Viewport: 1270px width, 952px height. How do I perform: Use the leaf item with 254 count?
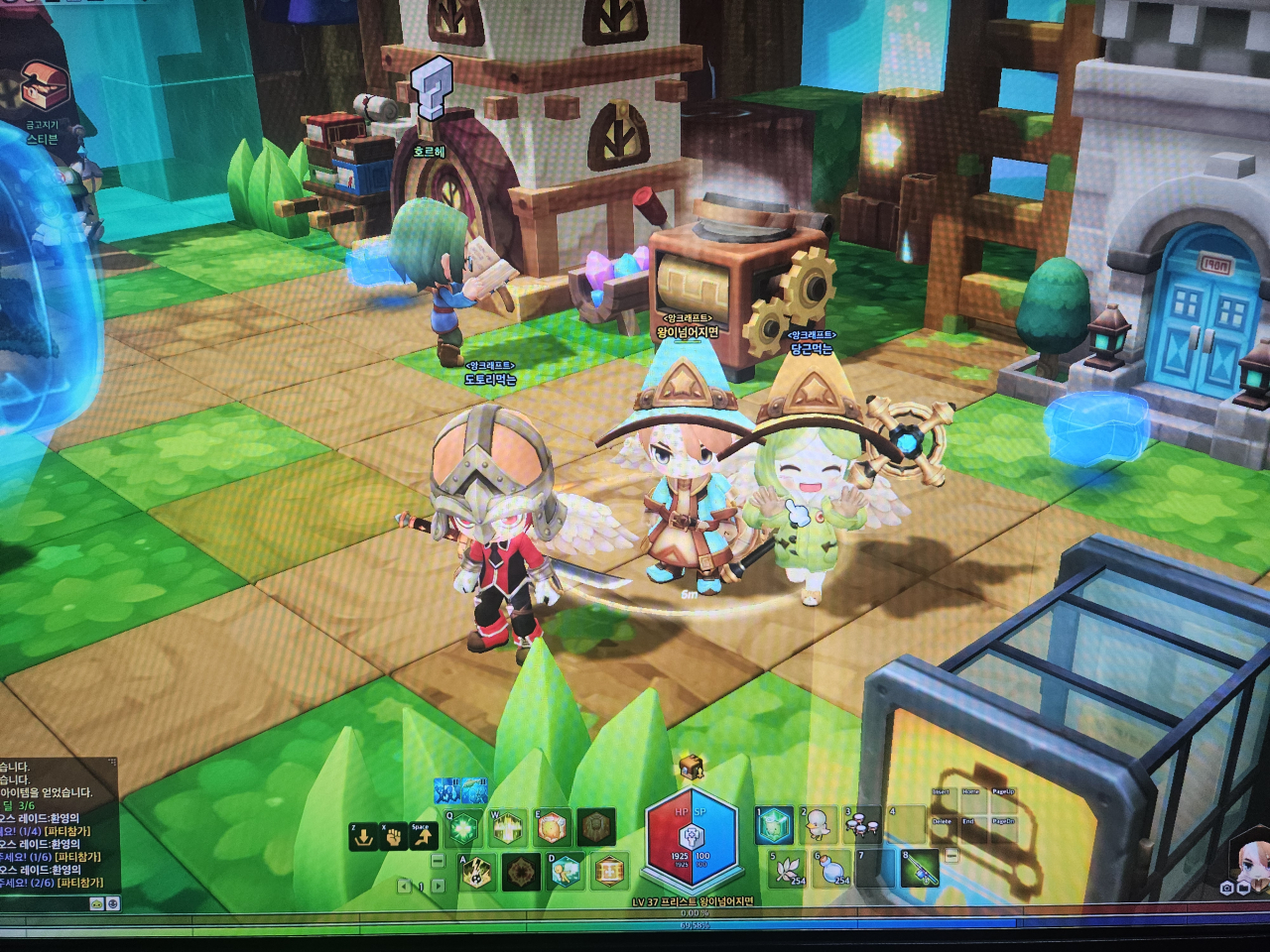pyautogui.click(x=789, y=869)
